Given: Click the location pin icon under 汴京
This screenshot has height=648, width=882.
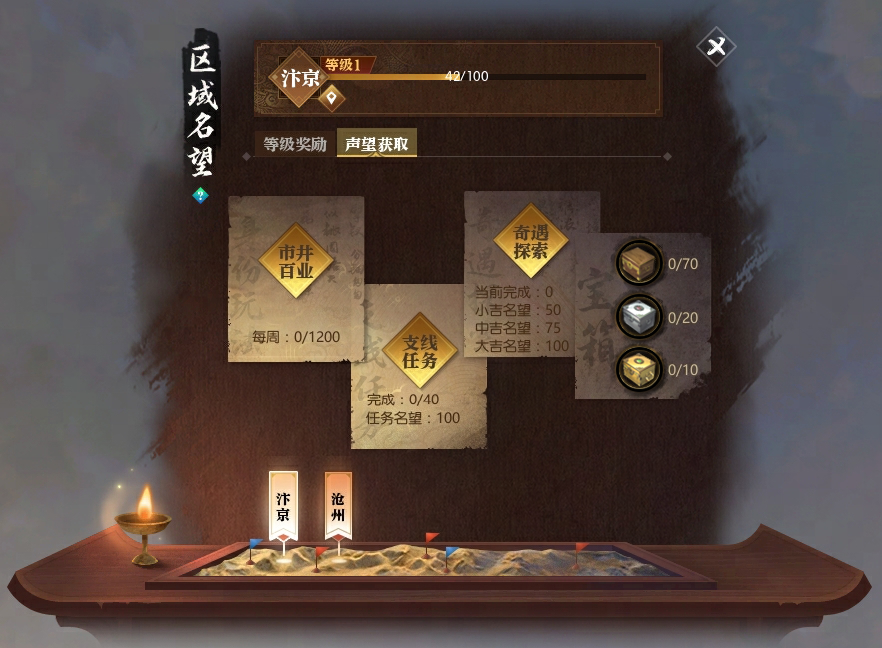Looking at the screenshot, I should [x=332, y=98].
